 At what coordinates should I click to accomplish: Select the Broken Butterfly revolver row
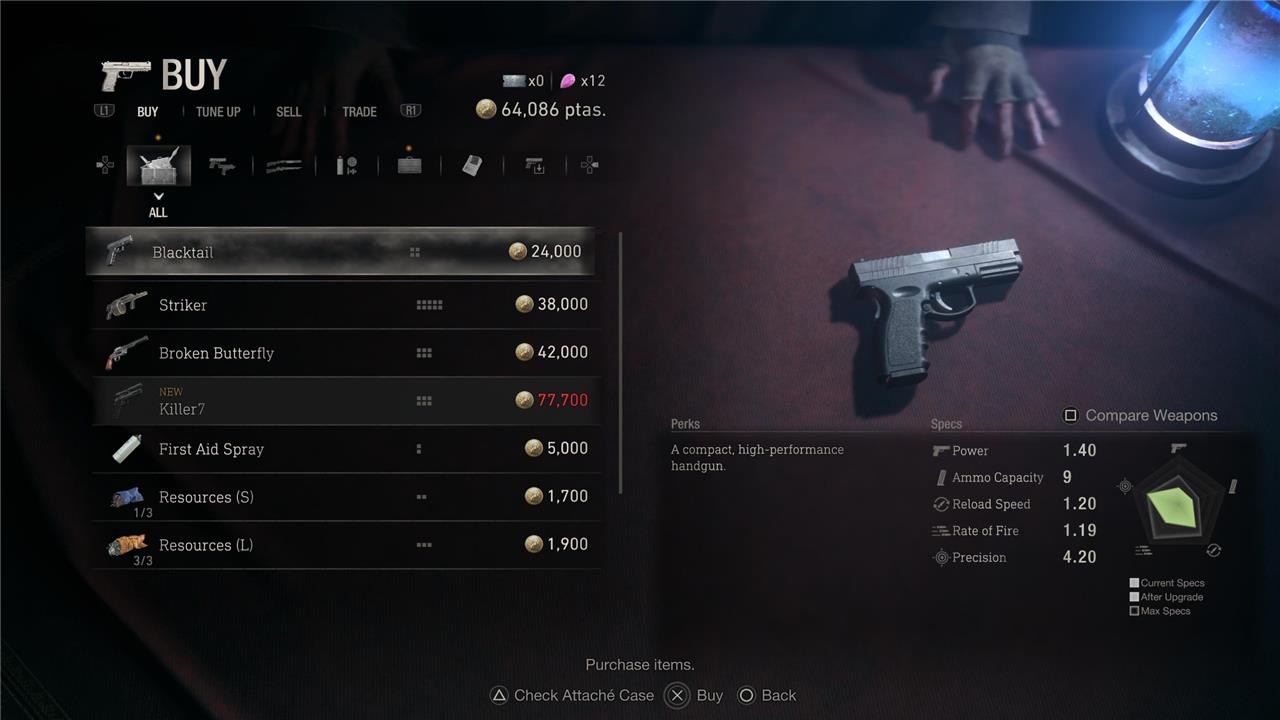pos(345,353)
